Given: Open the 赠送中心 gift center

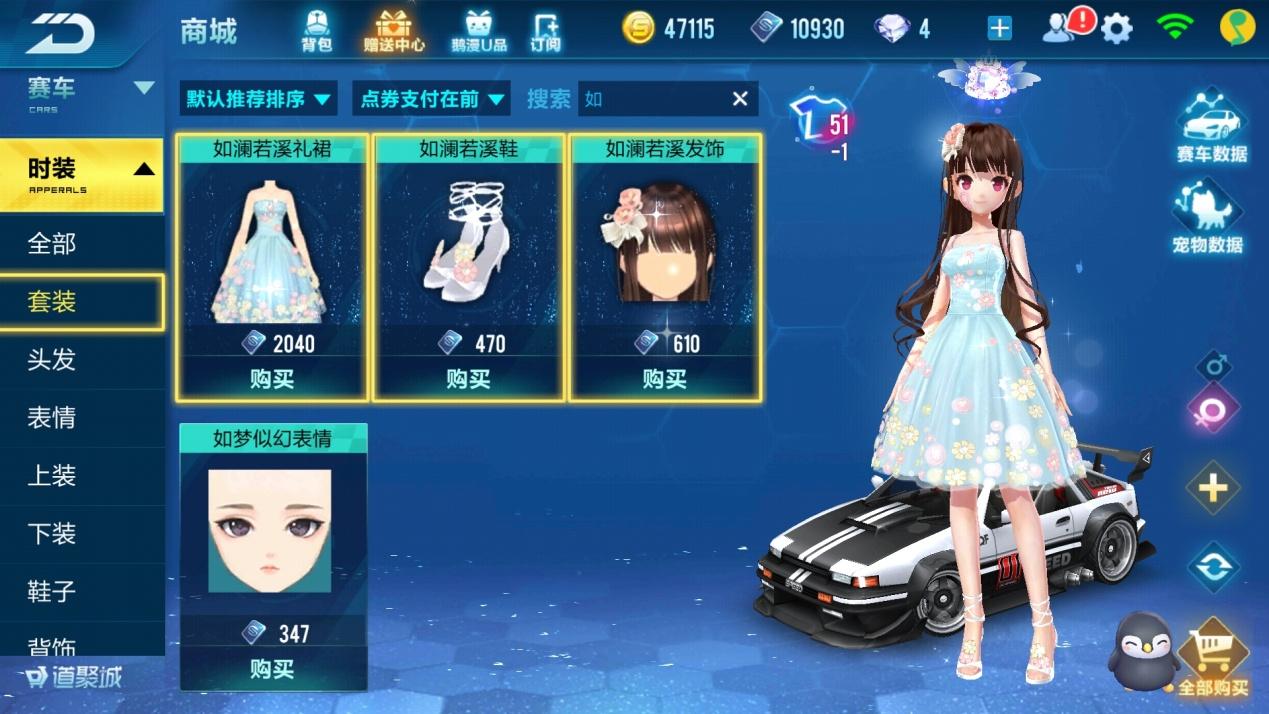Looking at the screenshot, I should pyautogui.click(x=394, y=30).
